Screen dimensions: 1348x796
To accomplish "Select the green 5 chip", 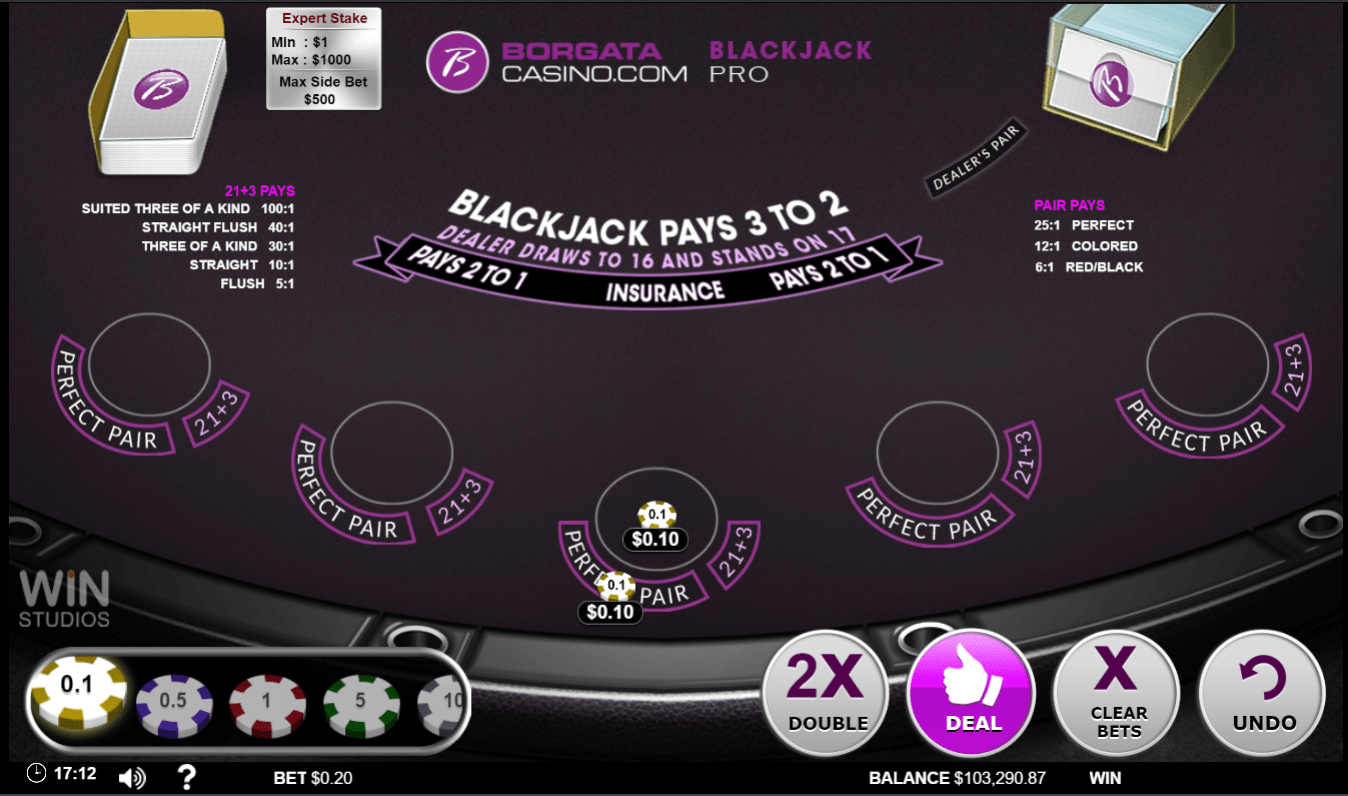I will 360,700.
